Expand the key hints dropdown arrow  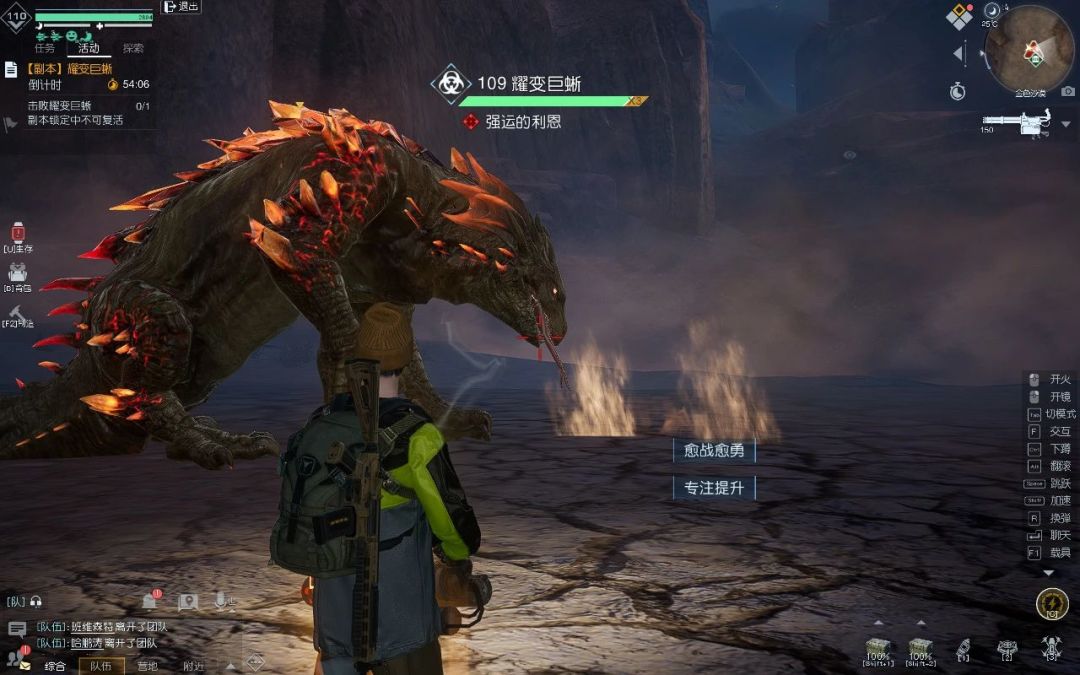[1048, 573]
